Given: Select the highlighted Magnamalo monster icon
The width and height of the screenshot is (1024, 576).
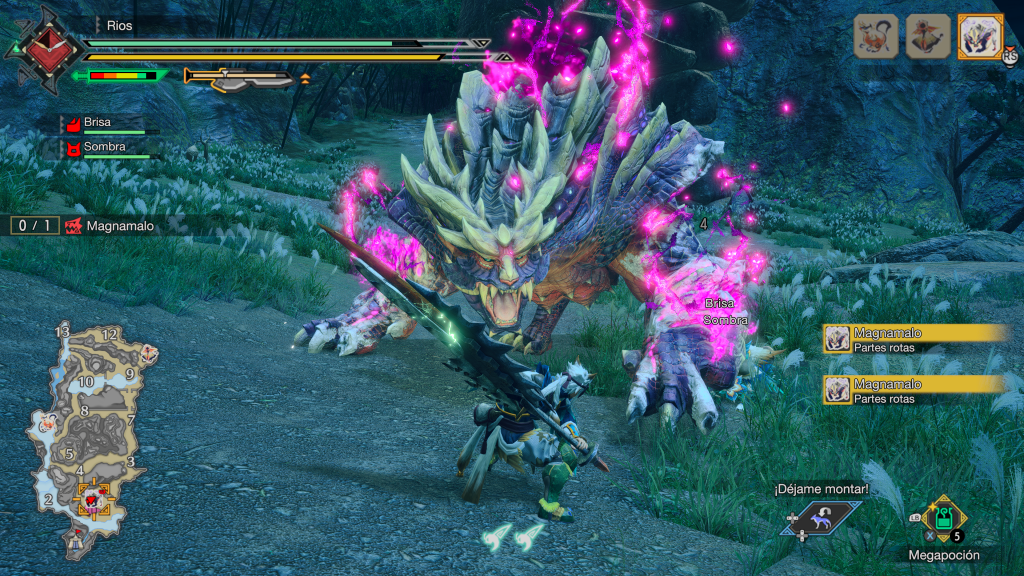Looking at the screenshot, I should (980, 36).
